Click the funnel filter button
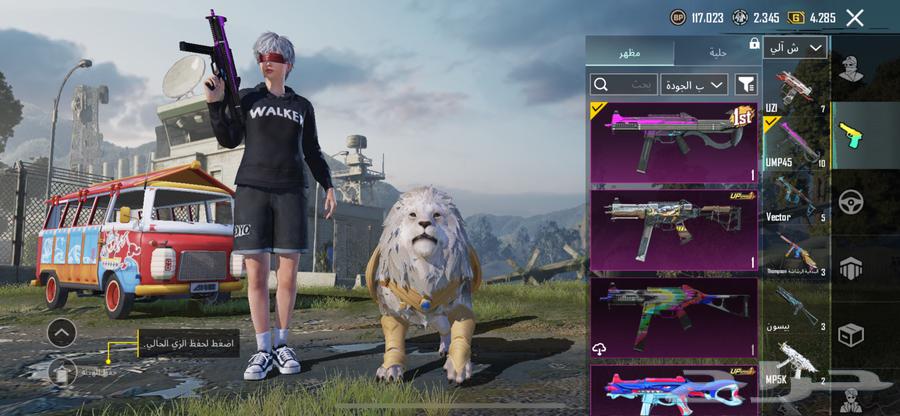 pyautogui.click(x=745, y=85)
